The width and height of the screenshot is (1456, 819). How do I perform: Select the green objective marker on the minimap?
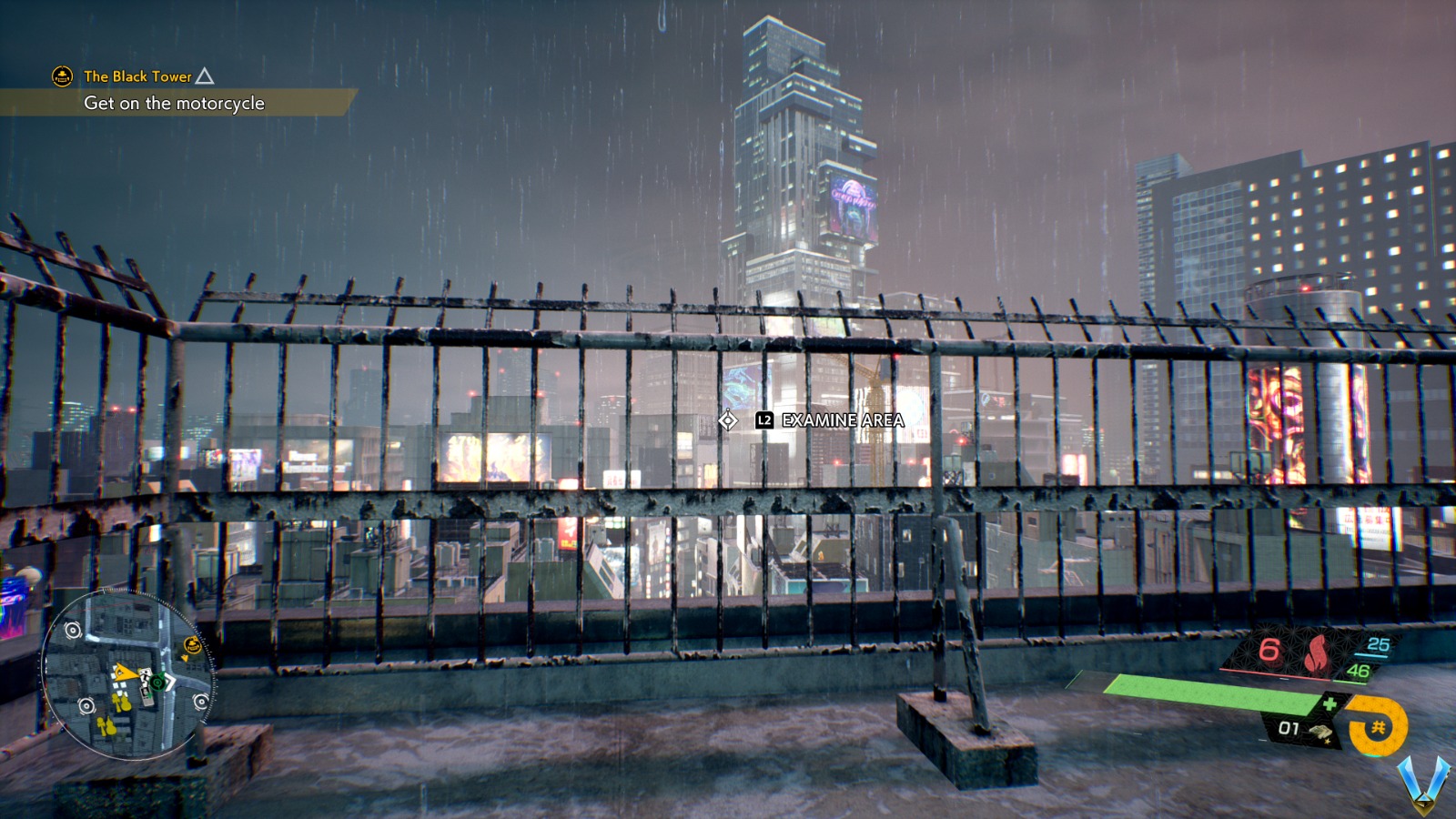coord(157,683)
